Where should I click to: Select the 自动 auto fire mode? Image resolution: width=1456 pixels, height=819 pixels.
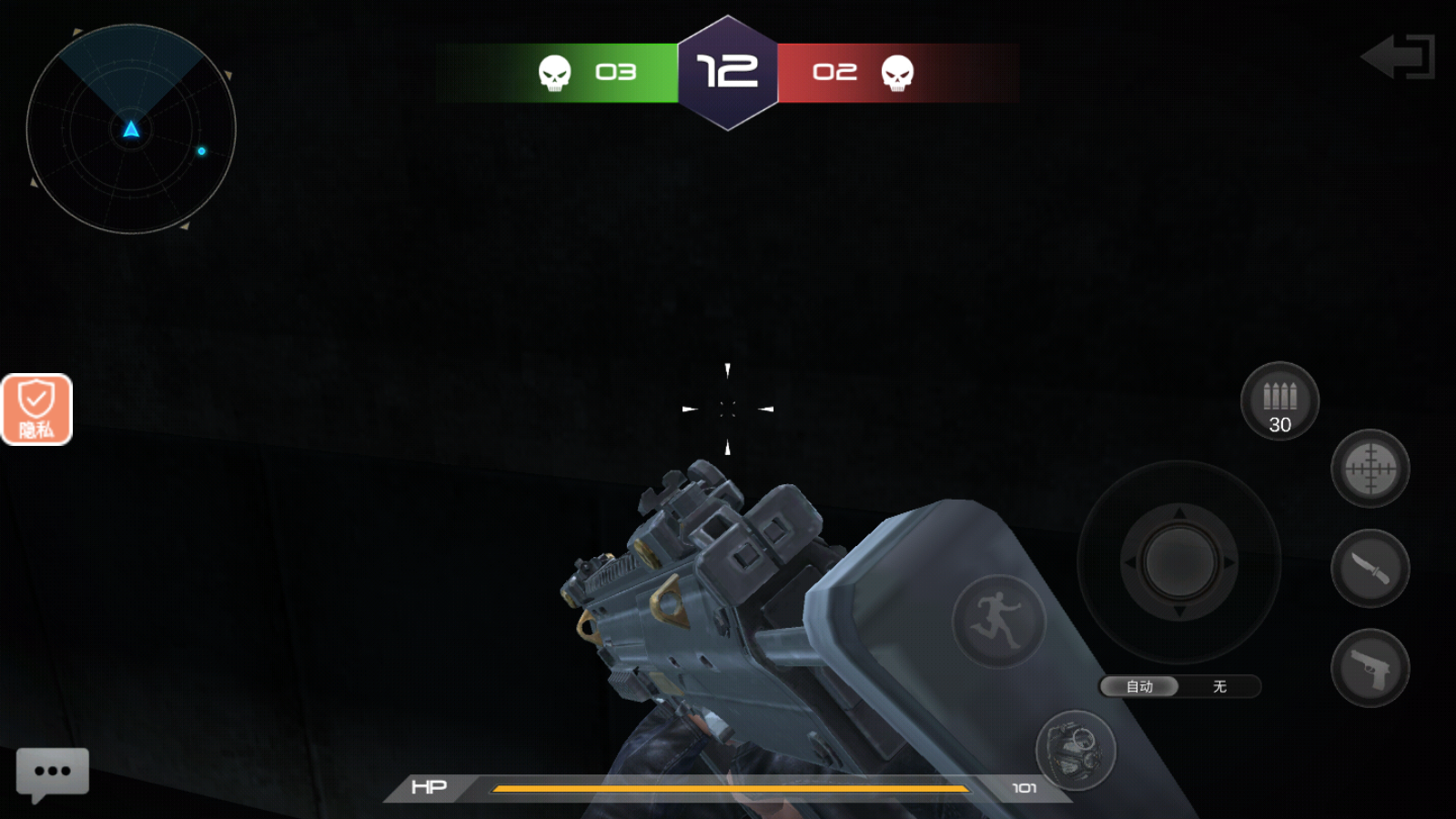tap(1139, 686)
